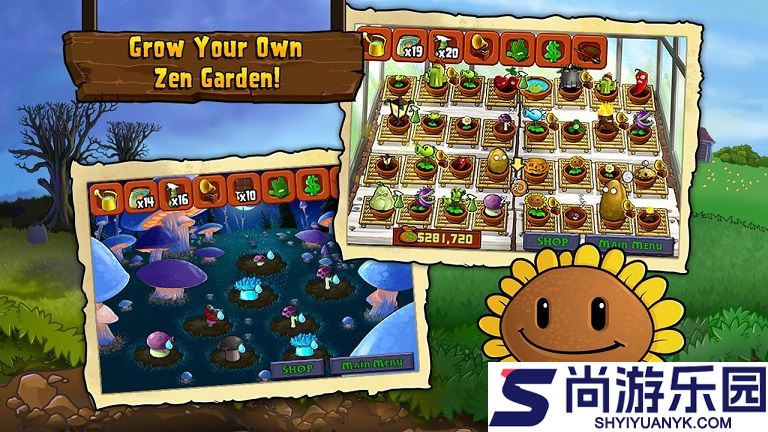Choose the watering can in the mushroom garden toolbar
768x432 pixels.
coord(106,197)
